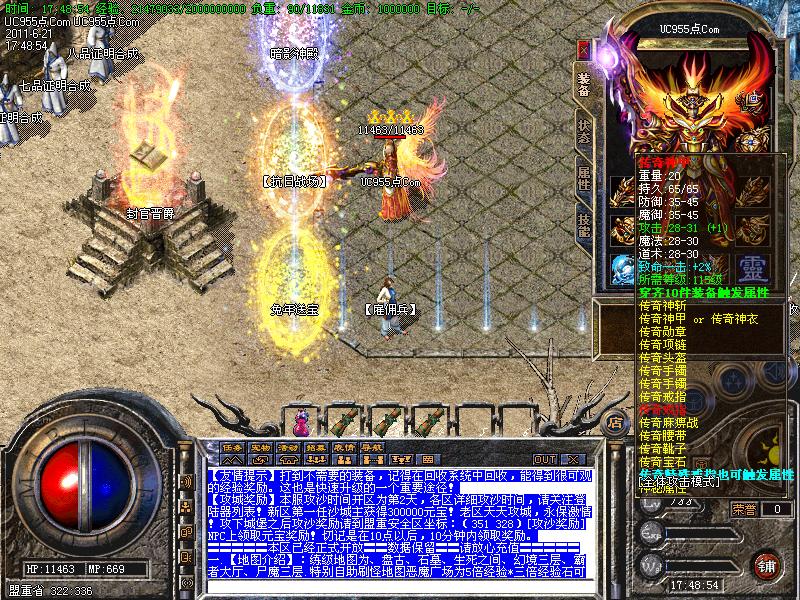The width and height of the screenshot is (800, 600).
Task: Select the blue 靈 spirit equipment slot
Action: coord(751,268)
